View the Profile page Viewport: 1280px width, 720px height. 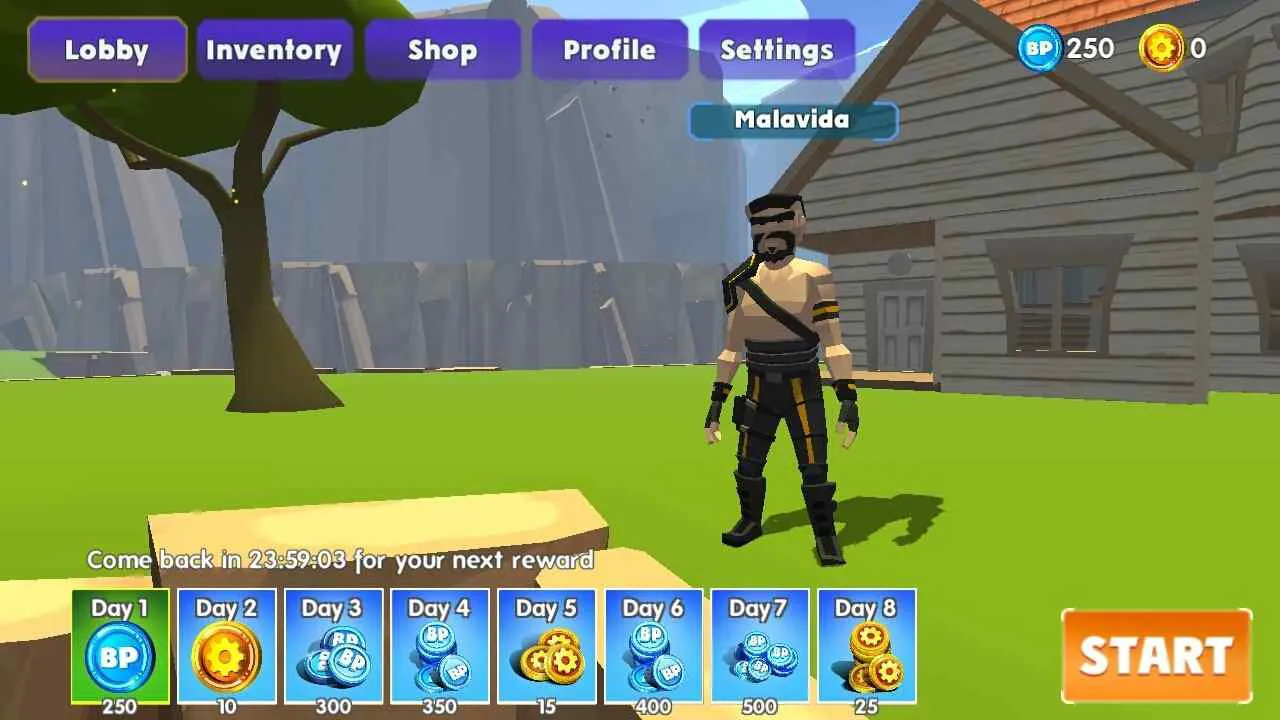610,49
